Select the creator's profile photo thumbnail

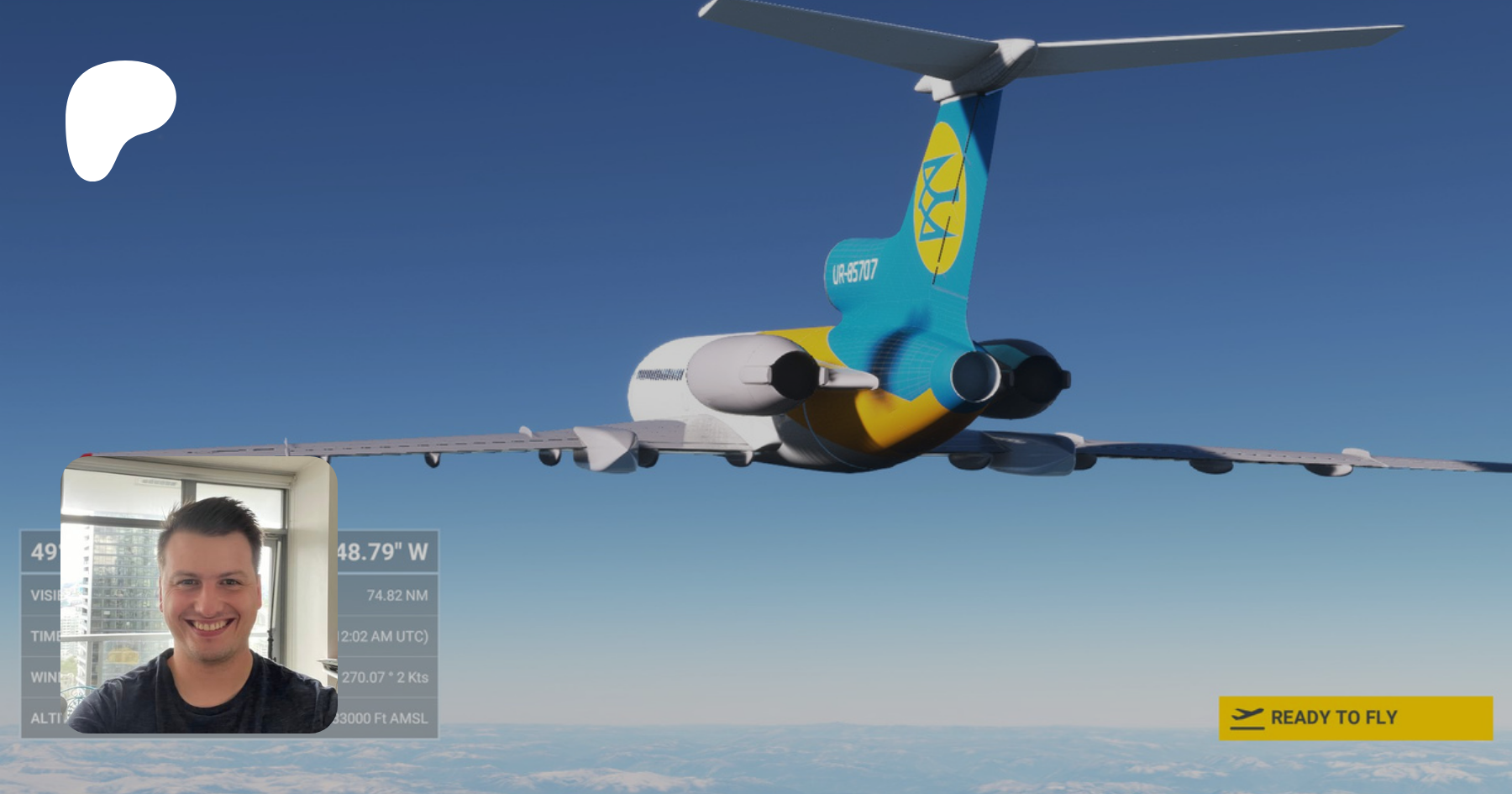coord(199,595)
